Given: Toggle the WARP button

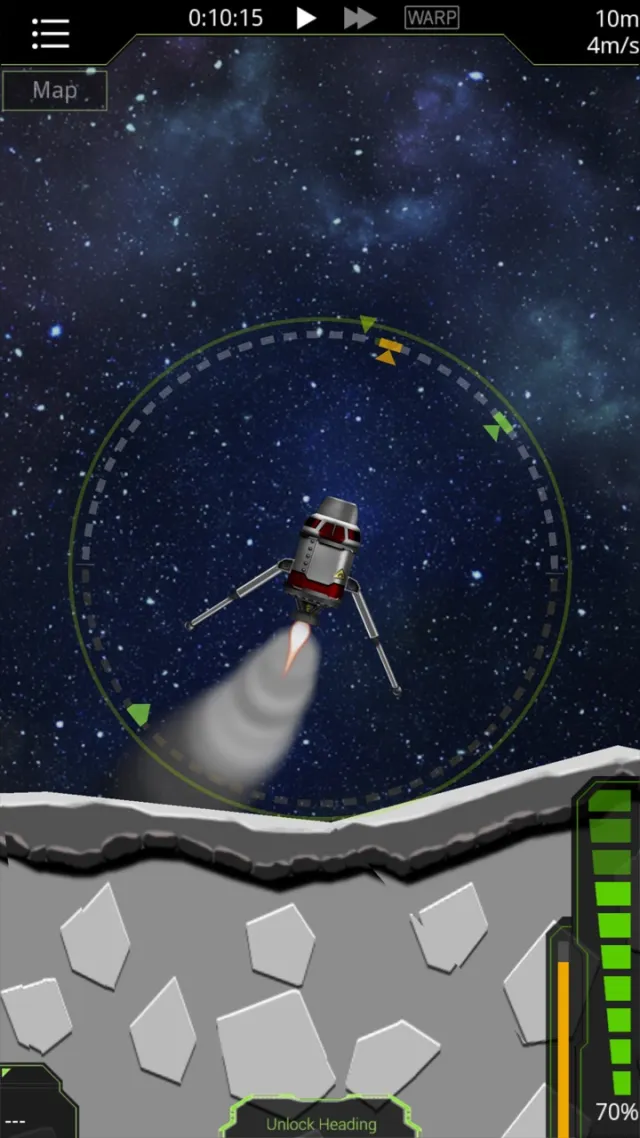Looking at the screenshot, I should (432, 18).
